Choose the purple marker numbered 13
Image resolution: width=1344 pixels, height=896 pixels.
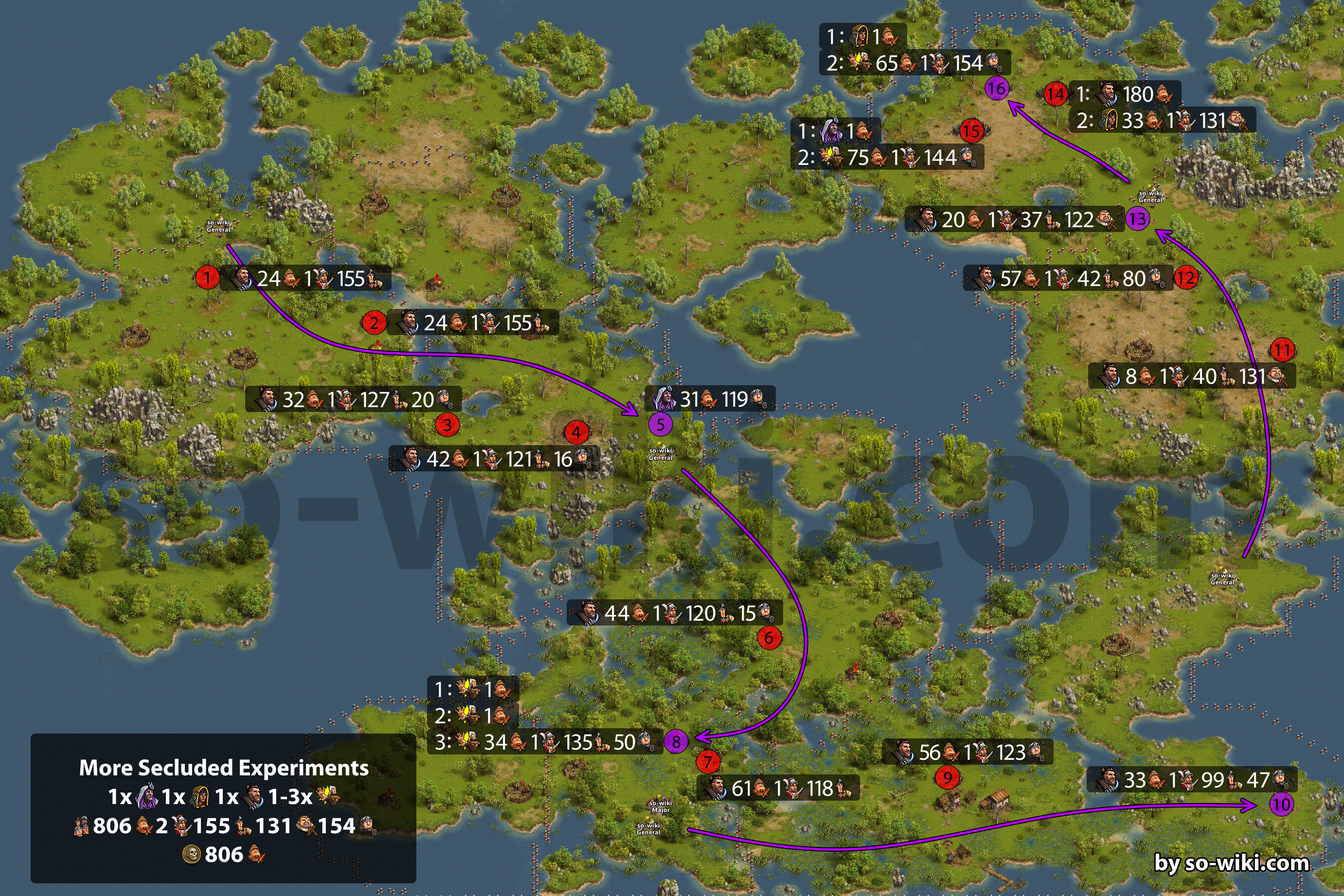(x=1137, y=219)
